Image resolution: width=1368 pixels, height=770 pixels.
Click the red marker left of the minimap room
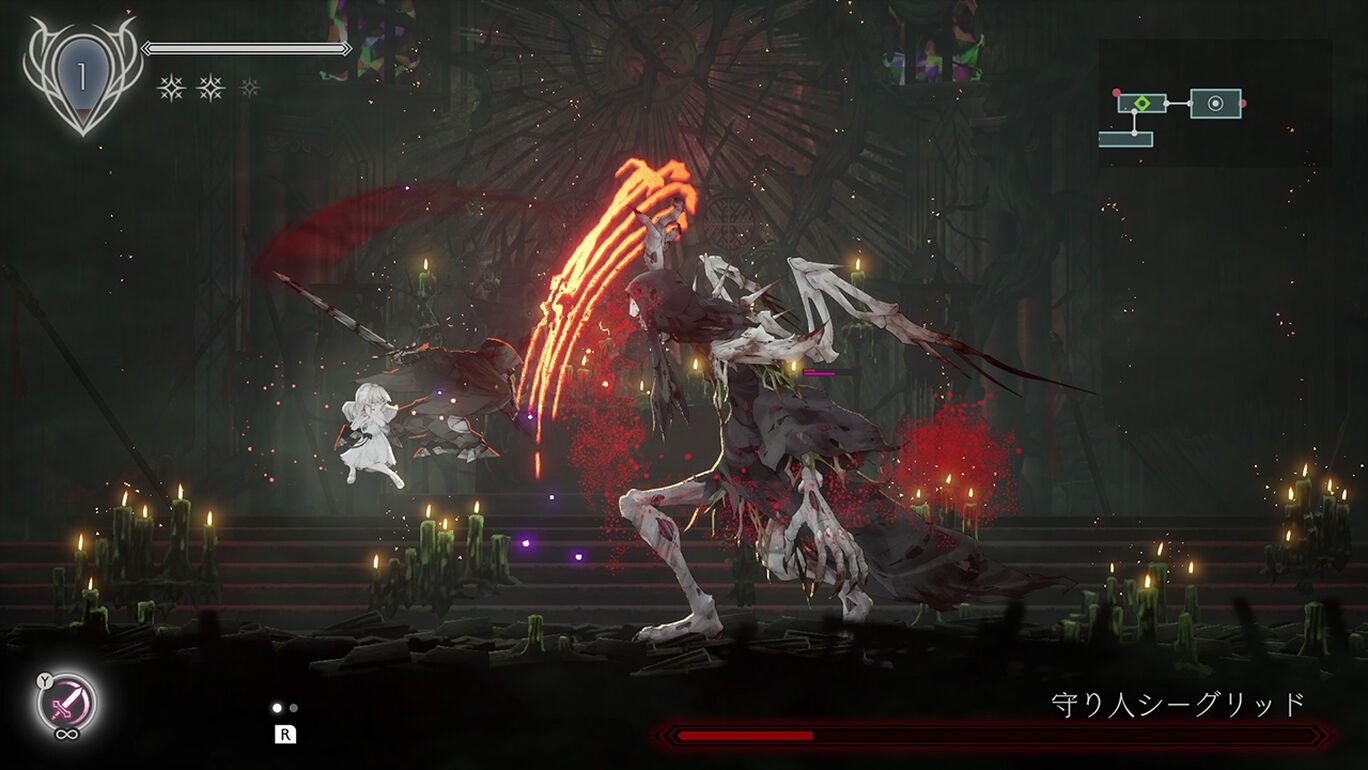click(1117, 93)
